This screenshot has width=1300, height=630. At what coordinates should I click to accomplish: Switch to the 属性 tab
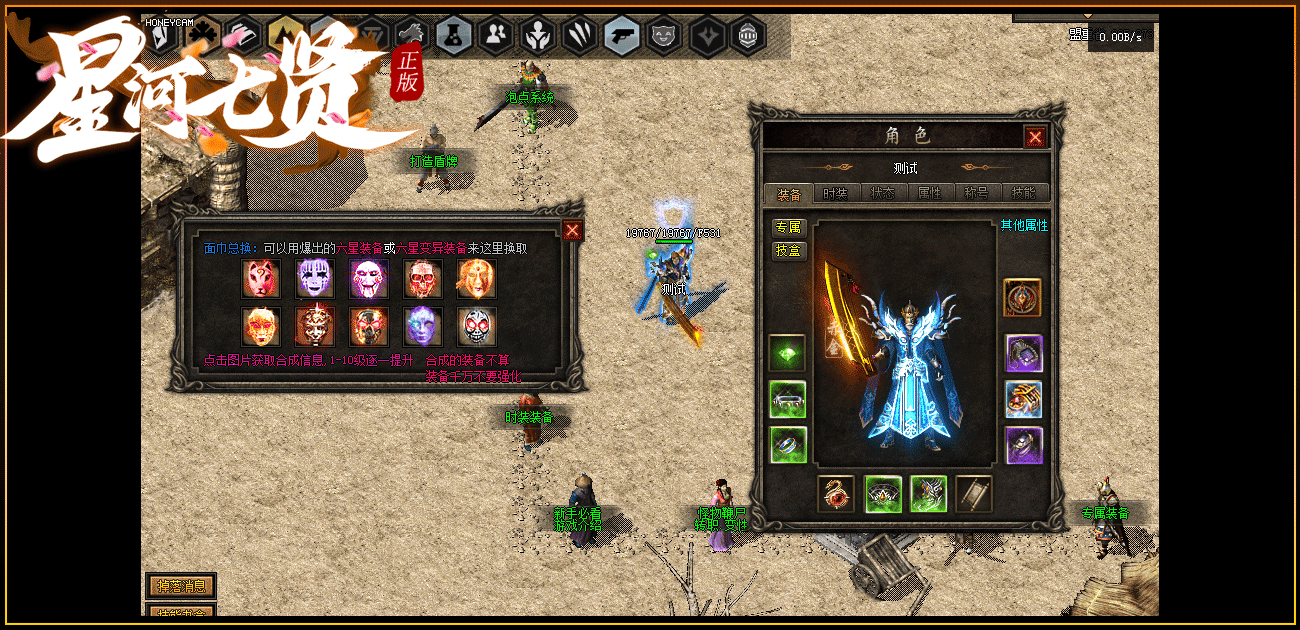(x=930, y=193)
